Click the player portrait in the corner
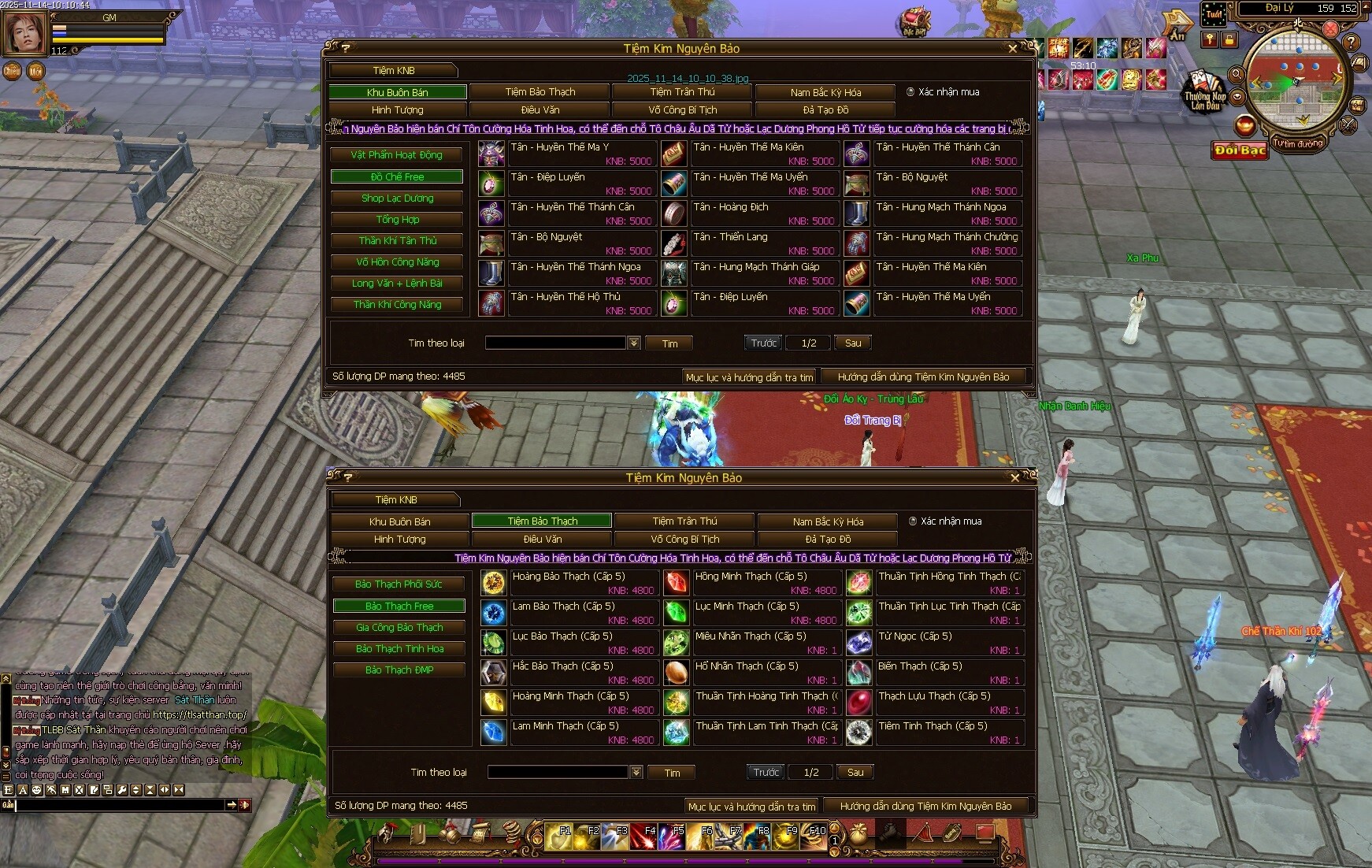This screenshot has width=1372, height=868. click(x=25, y=33)
